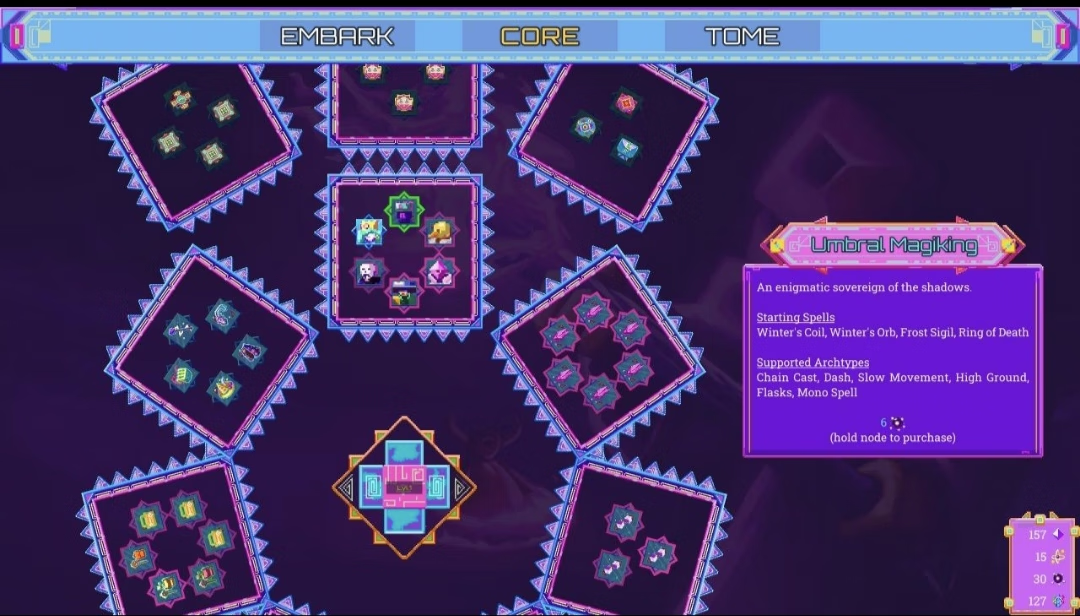This screenshot has height=616, width=1080.
Task: Switch to the Core tab
Action: click(x=539, y=36)
